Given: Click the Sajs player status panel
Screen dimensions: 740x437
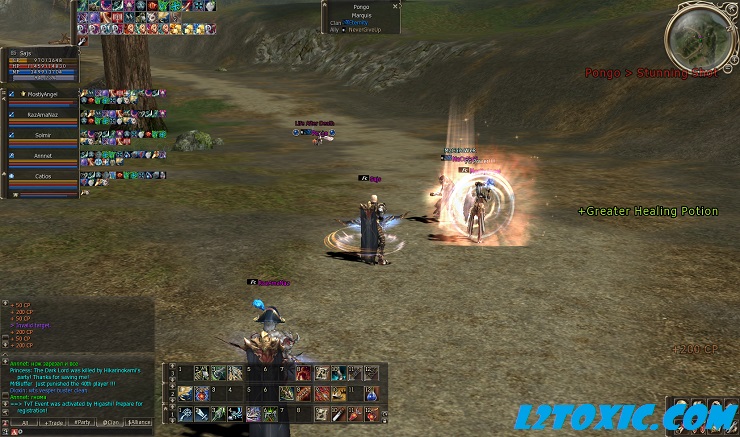Looking at the screenshot, I should click(38, 61).
